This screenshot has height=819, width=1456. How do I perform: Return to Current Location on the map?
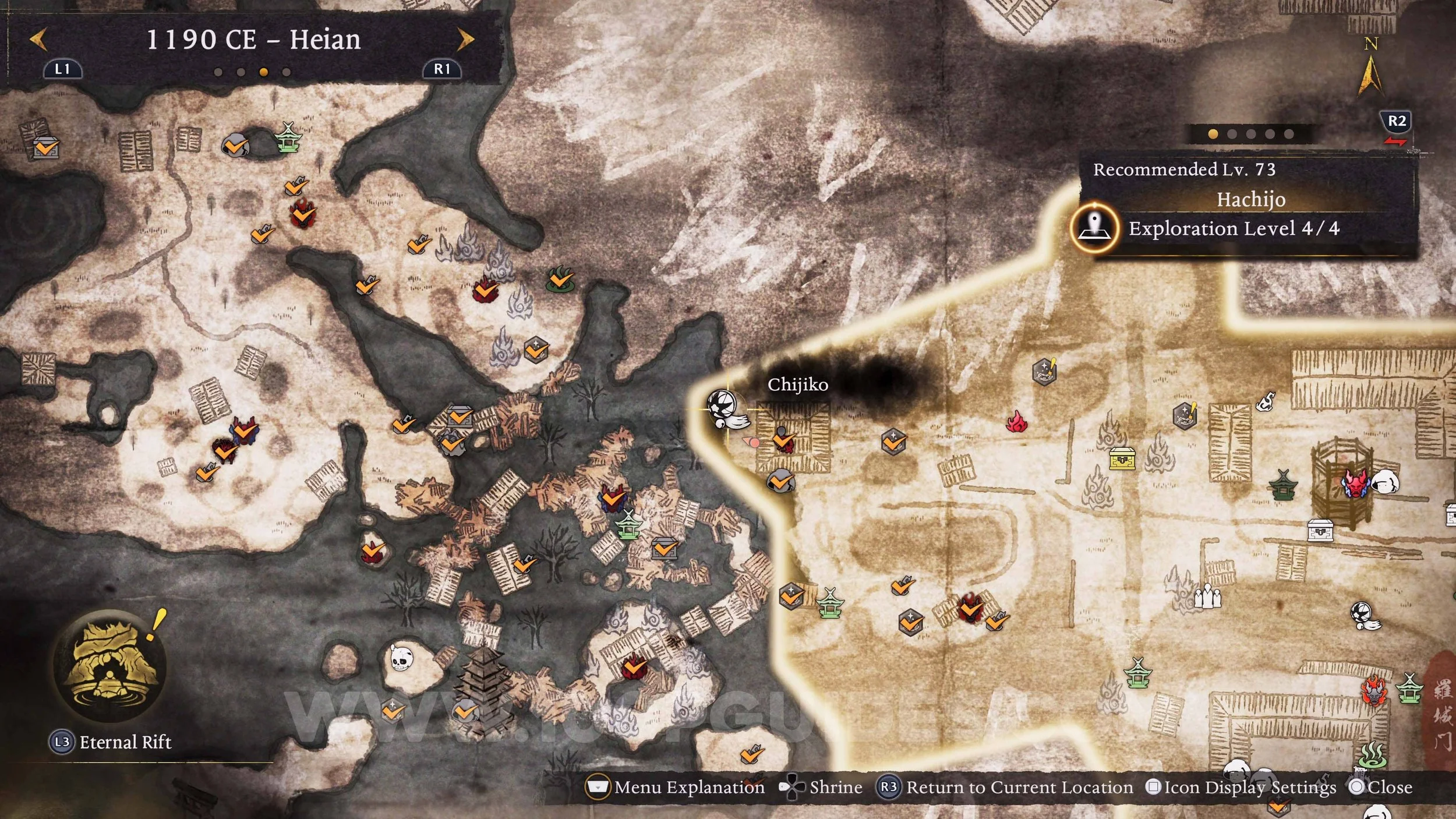click(x=1006, y=788)
